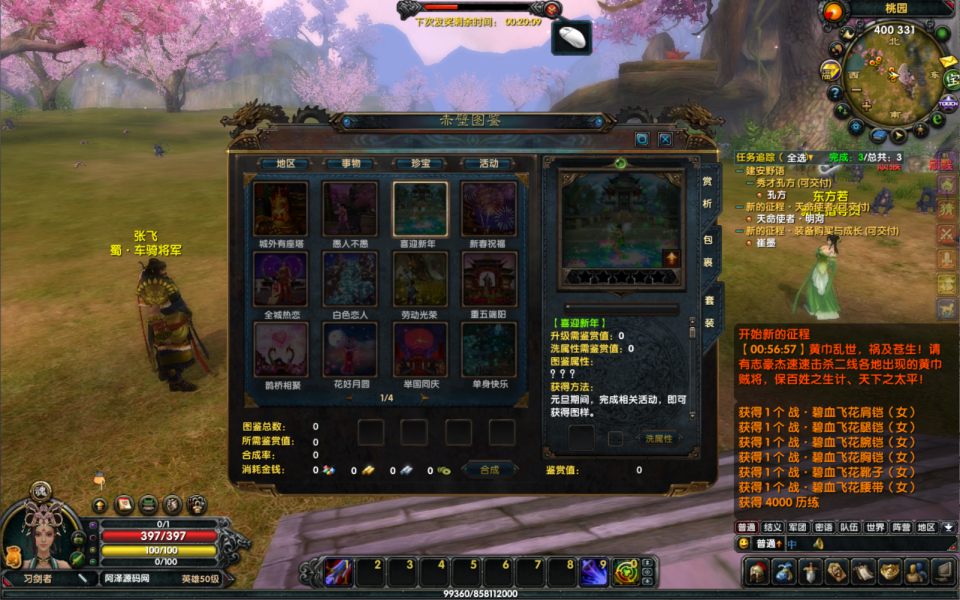960x600 pixels.
Task: Activate the skill in hotbar slot 9
Action: (x=594, y=572)
